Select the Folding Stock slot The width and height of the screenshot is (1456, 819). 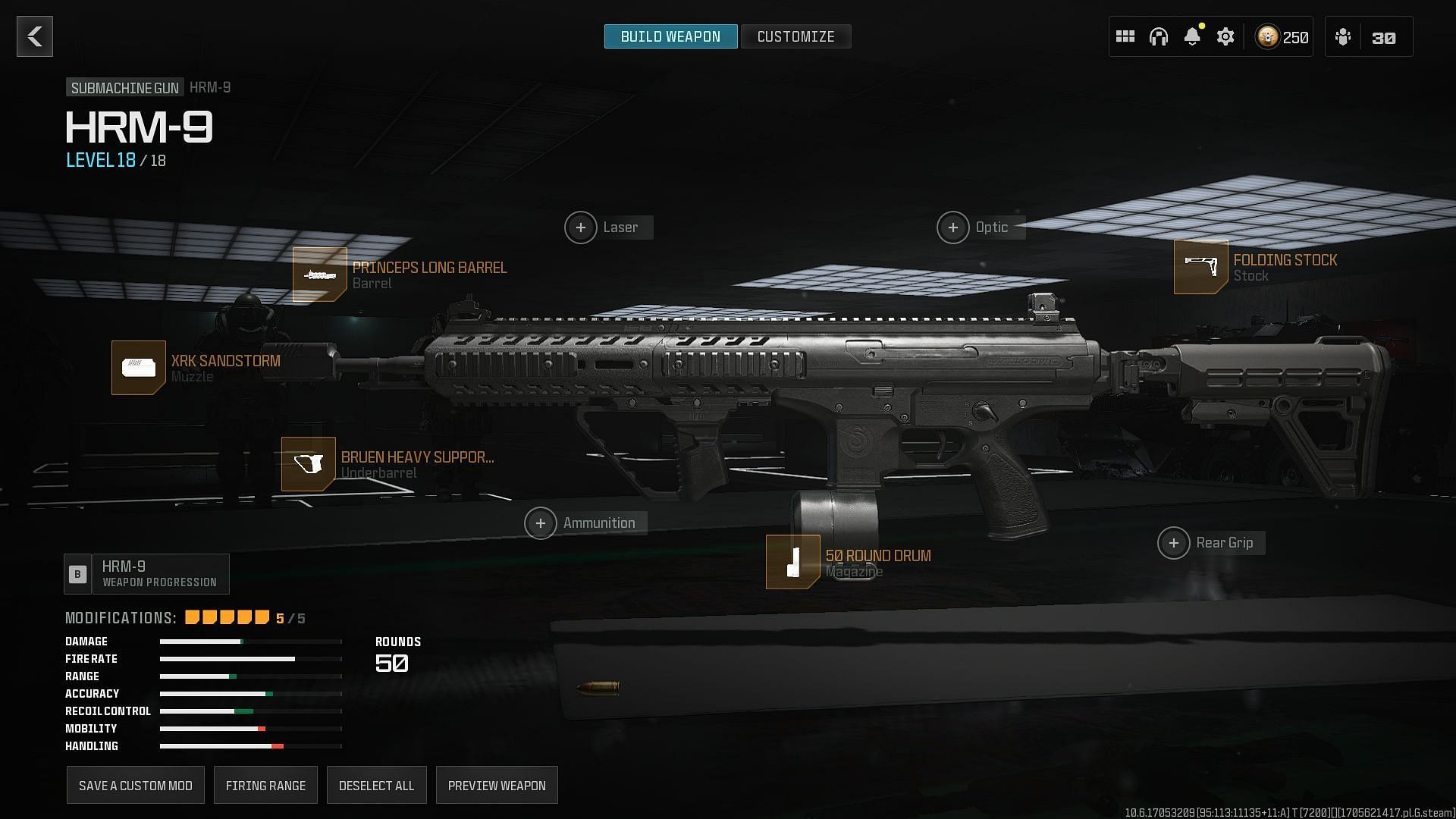1201,267
